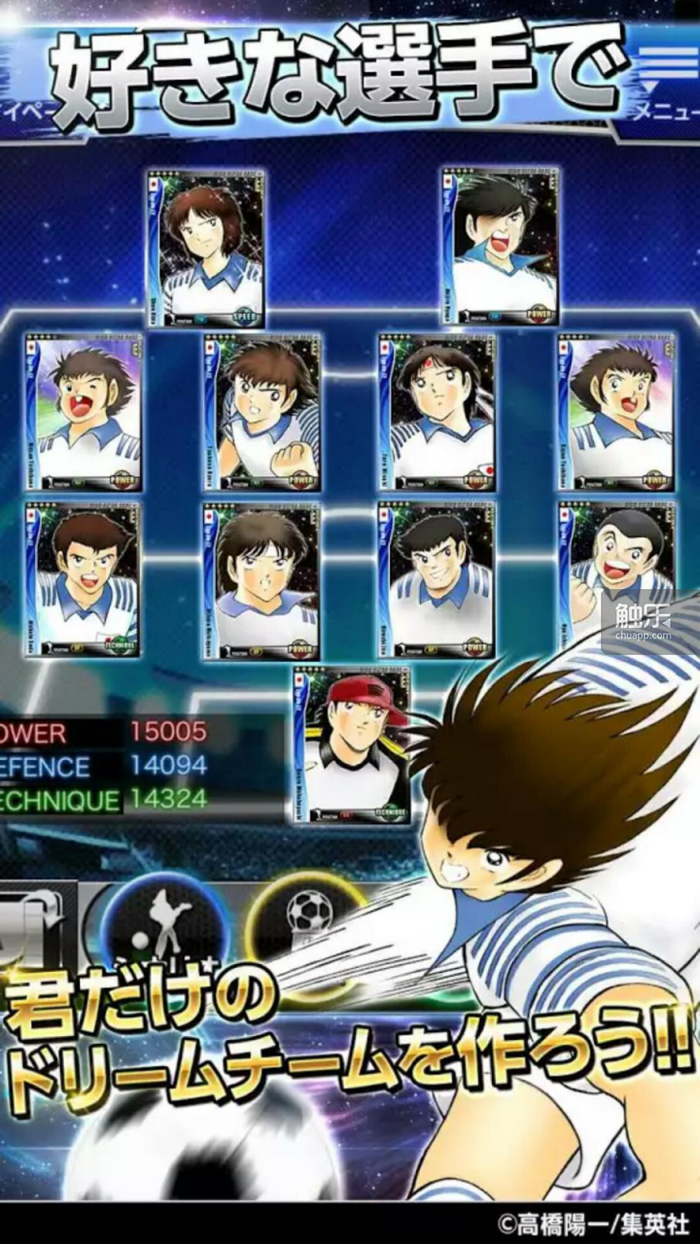Choose the grinning dark-haired defender card
The height and width of the screenshot is (1244, 700).
point(436,580)
